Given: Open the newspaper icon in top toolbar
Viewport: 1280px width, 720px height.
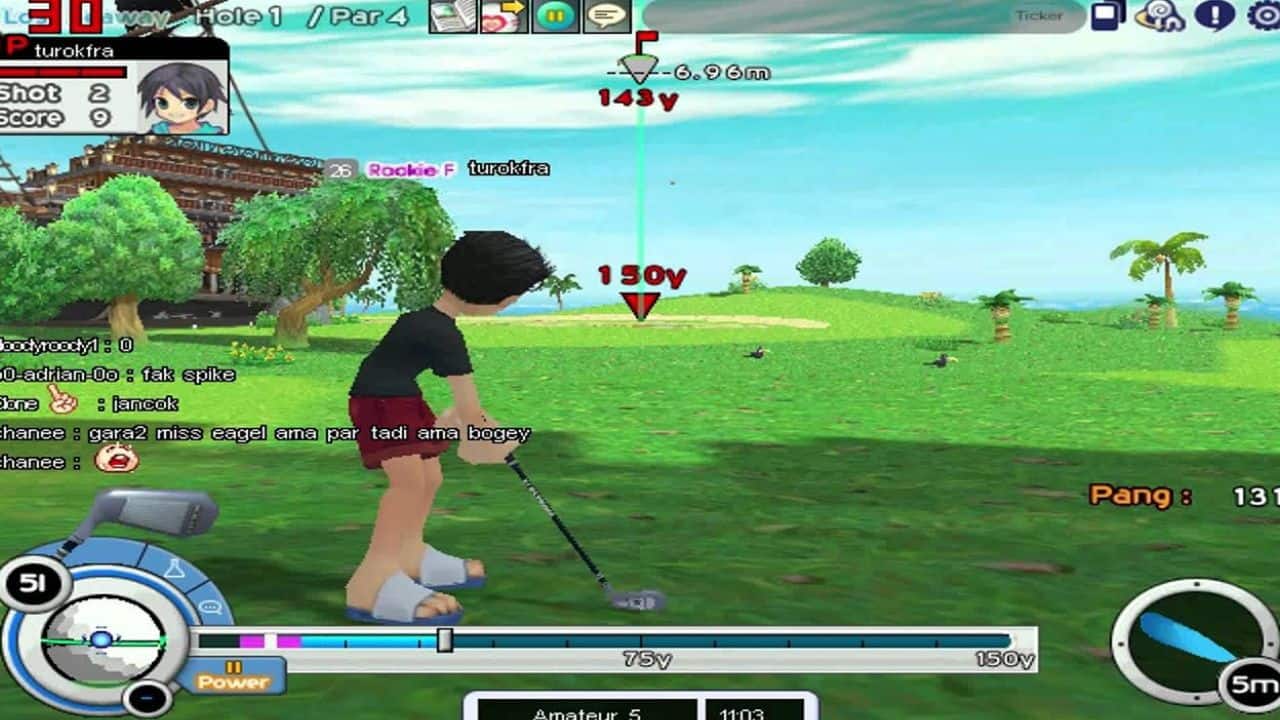Looking at the screenshot, I should (x=453, y=16).
